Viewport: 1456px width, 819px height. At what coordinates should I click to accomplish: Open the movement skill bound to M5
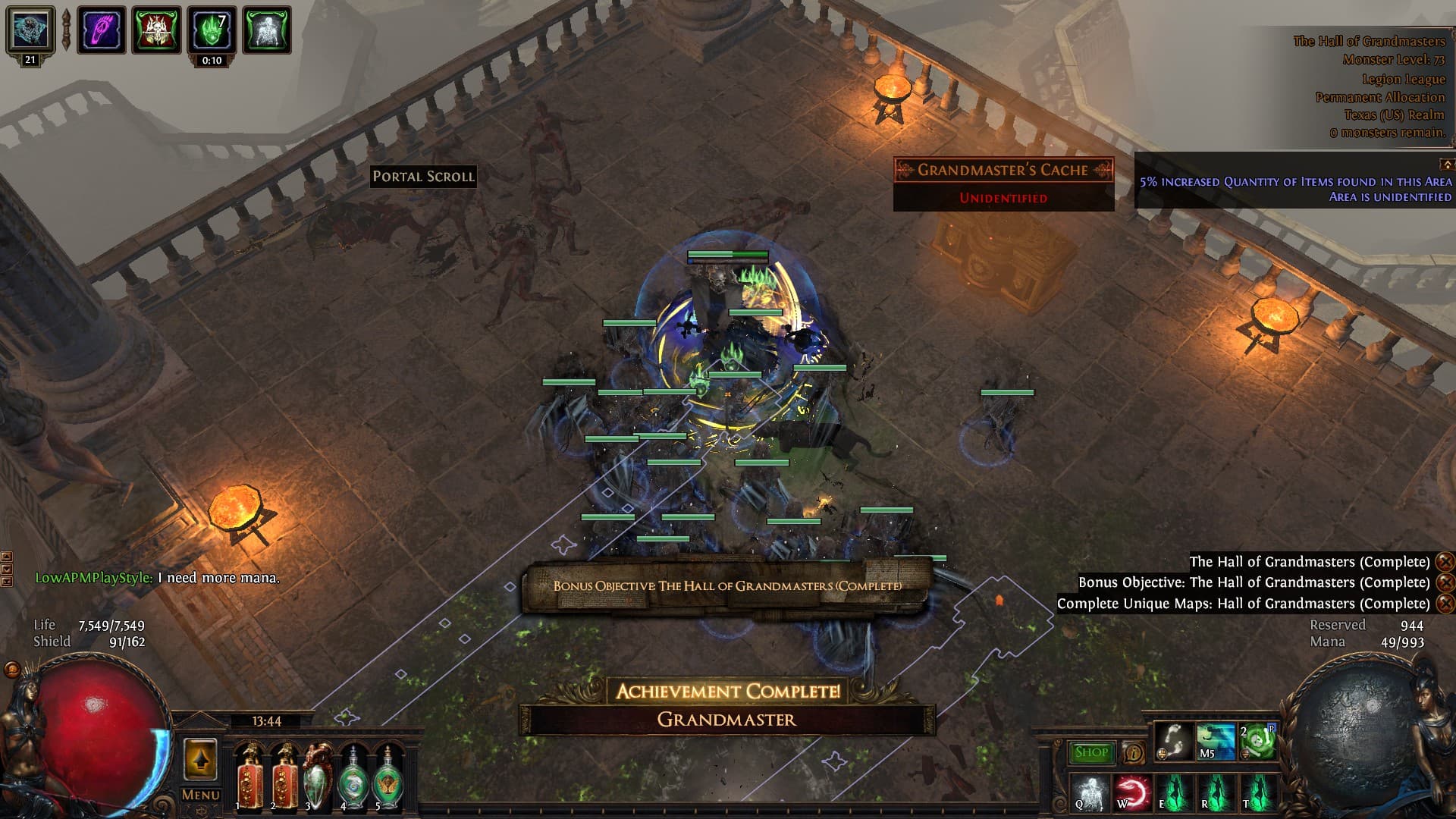pyautogui.click(x=1215, y=741)
